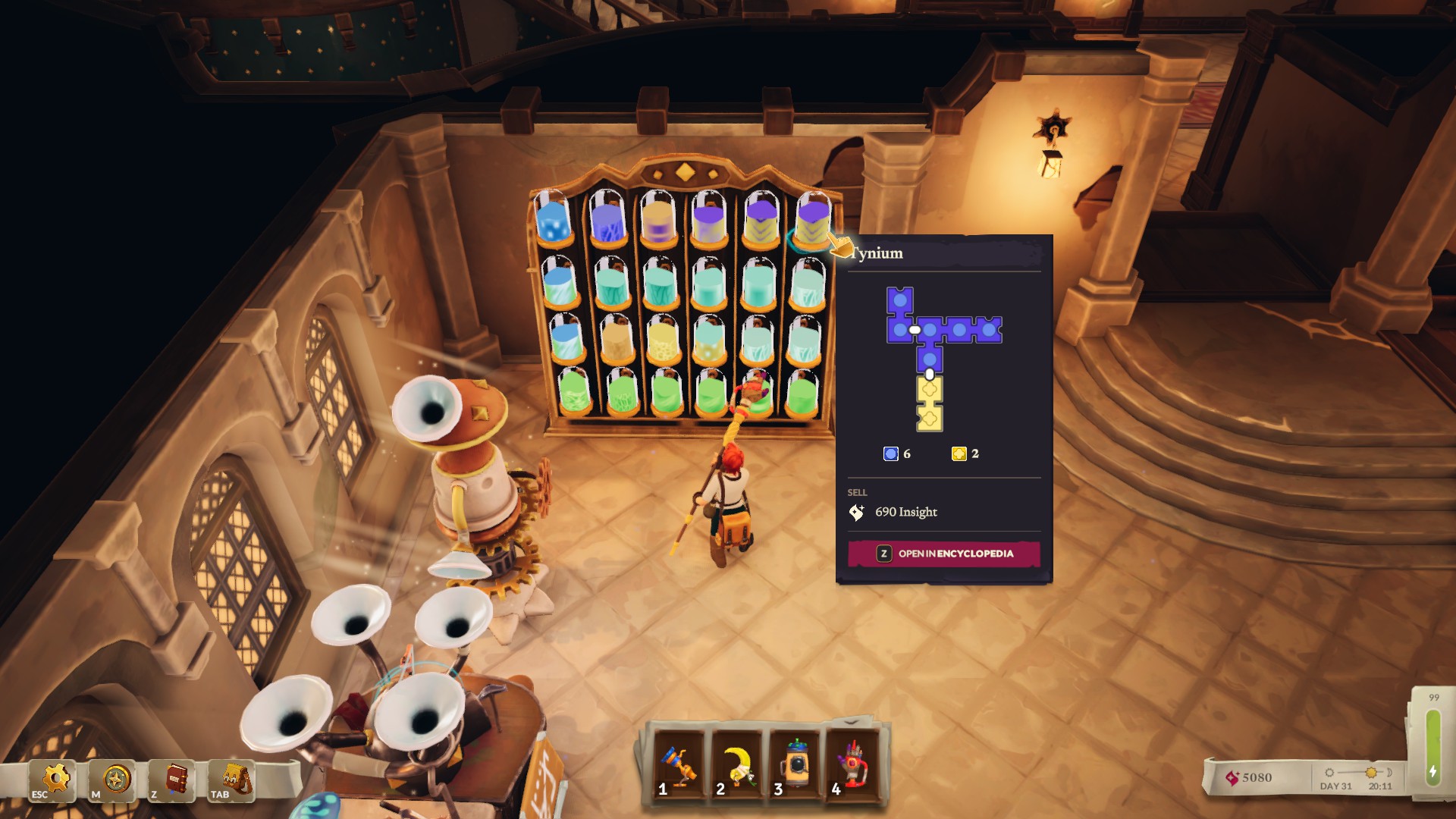
Task: Select the yellow sickle tool in slot 2
Action: click(736, 764)
